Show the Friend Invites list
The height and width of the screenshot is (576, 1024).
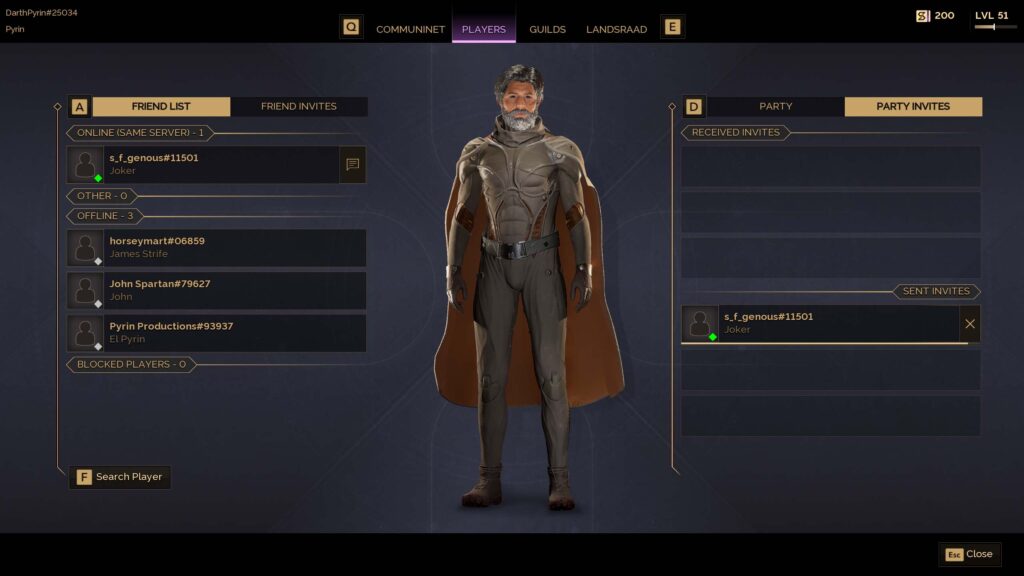click(298, 106)
